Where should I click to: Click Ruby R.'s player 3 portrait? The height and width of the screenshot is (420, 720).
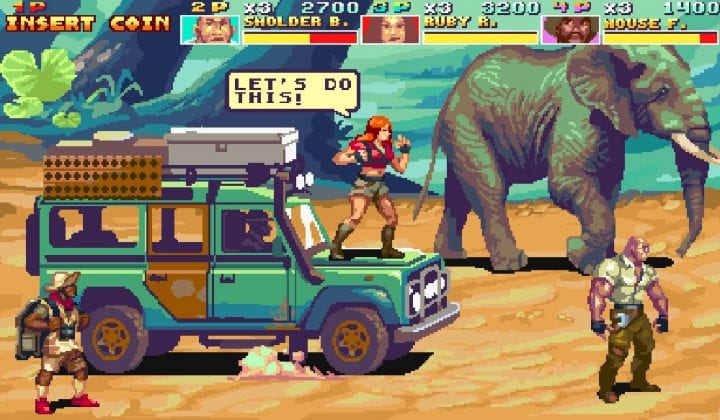390,29
